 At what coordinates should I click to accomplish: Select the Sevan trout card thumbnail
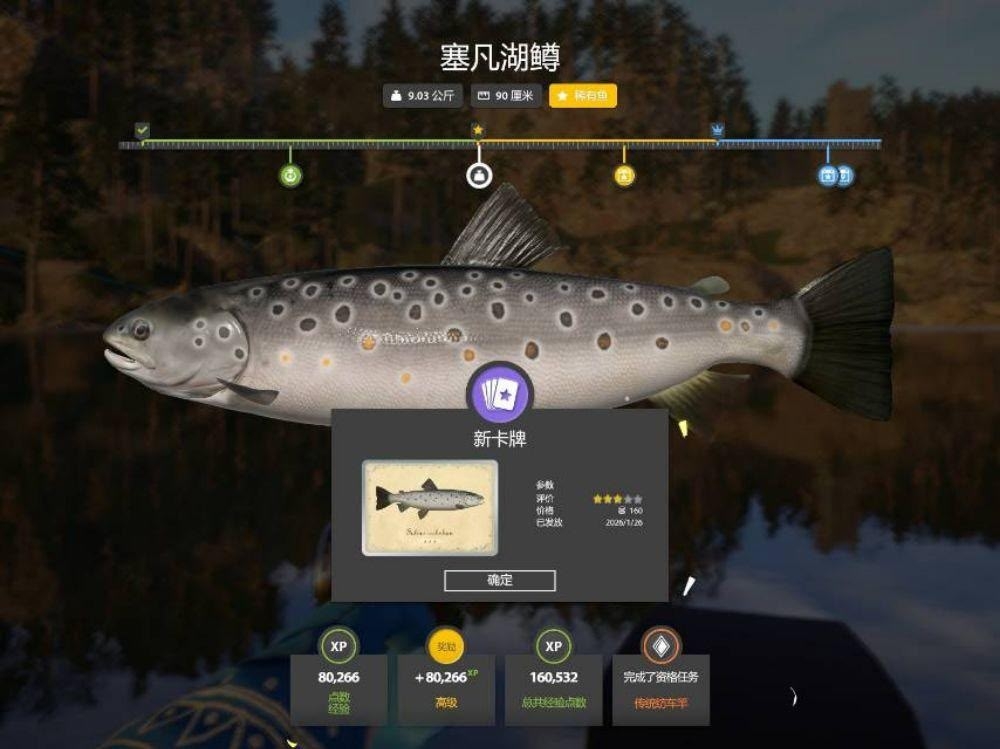[430, 507]
